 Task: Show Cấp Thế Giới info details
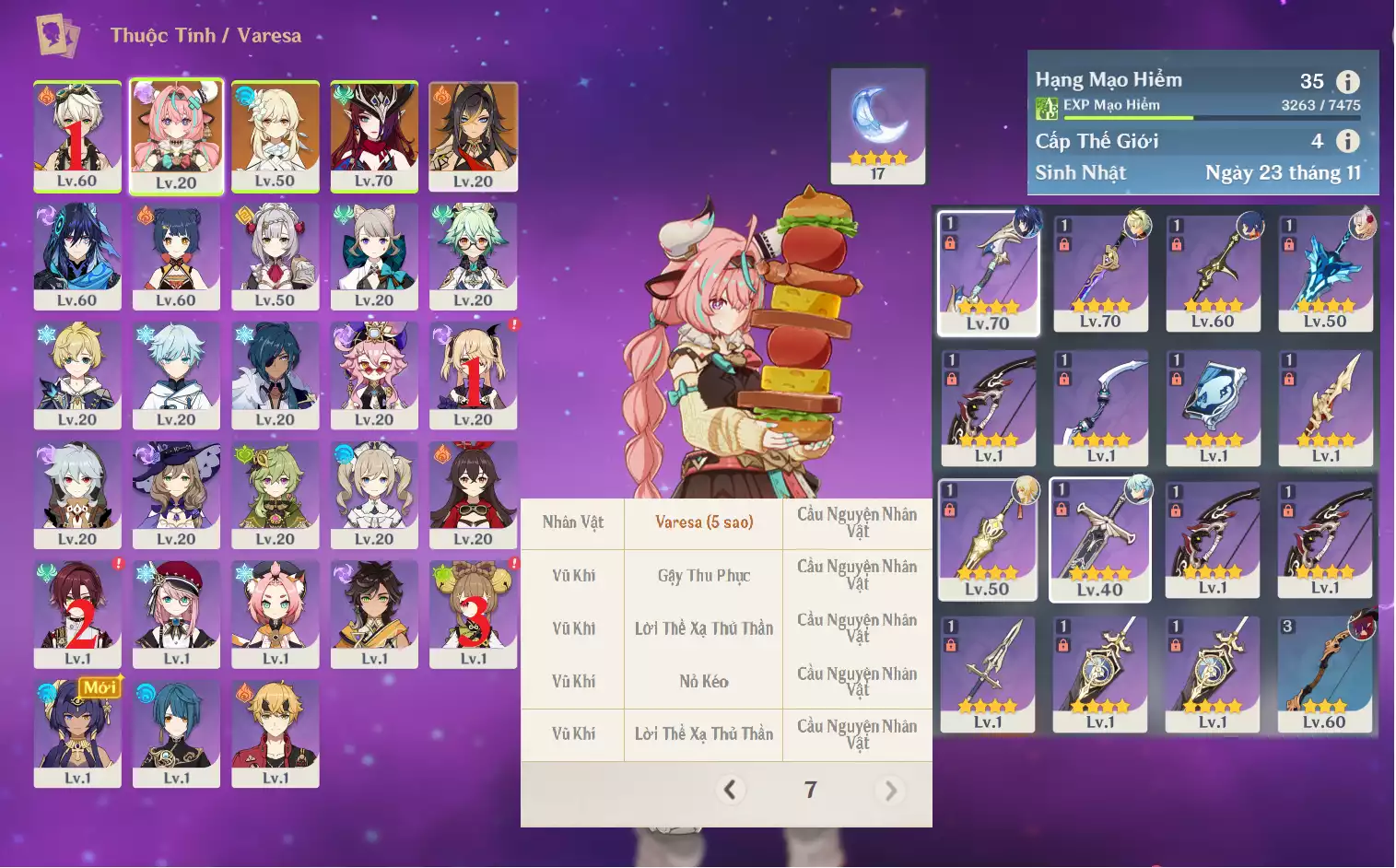(x=1347, y=141)
